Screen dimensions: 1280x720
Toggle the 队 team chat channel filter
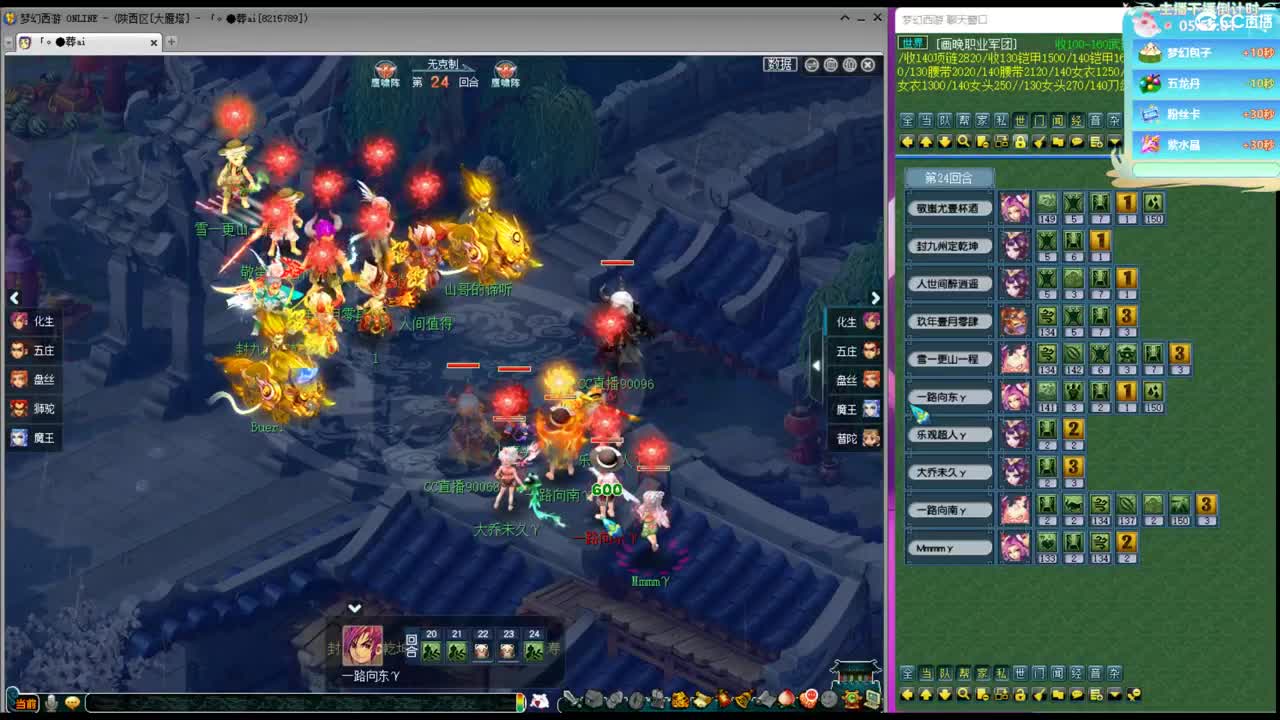(x=943, y=119)
